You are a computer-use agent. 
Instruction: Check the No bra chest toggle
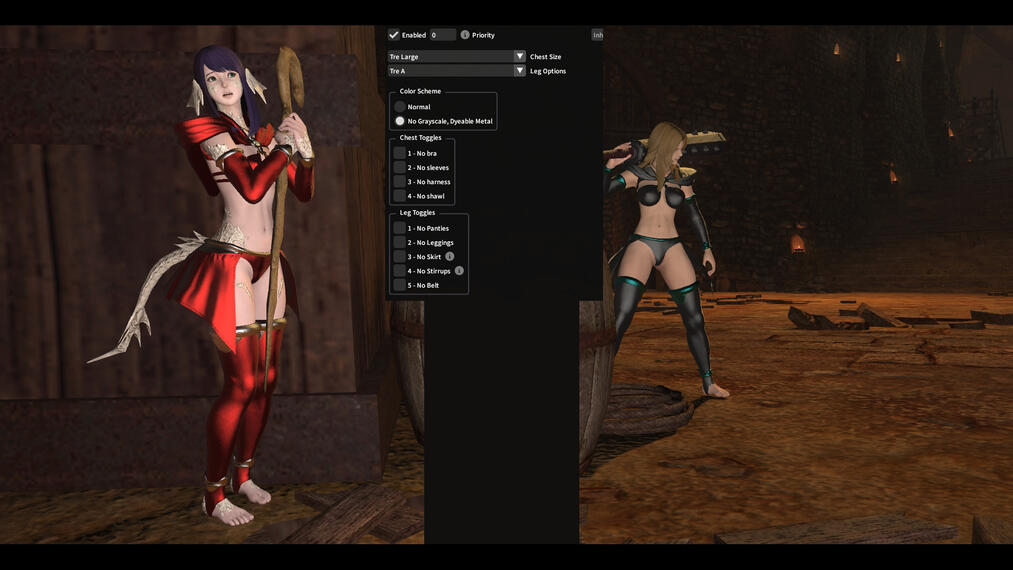coord(400,154)
